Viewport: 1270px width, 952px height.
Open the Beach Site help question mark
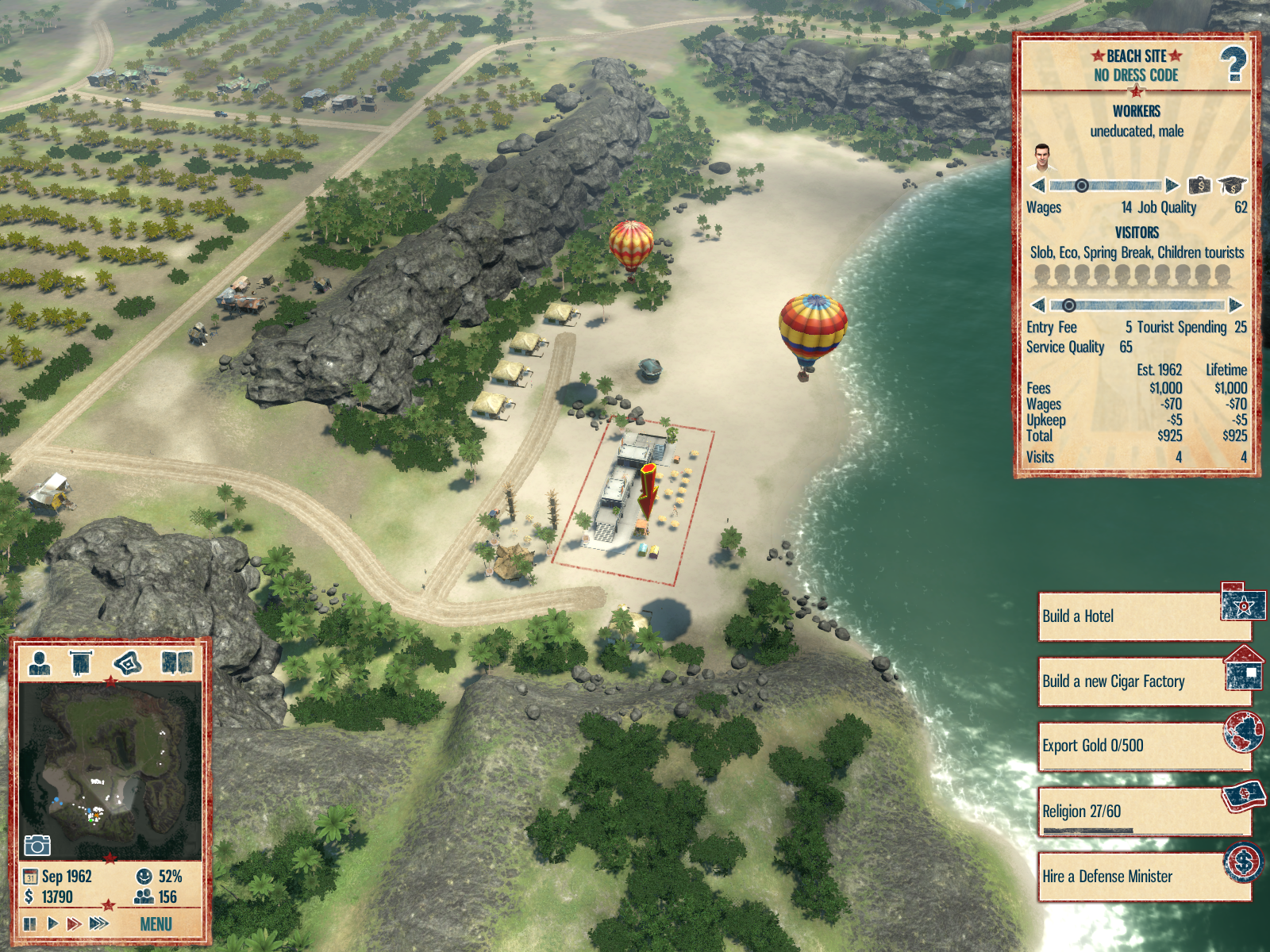pos(1233,65)
